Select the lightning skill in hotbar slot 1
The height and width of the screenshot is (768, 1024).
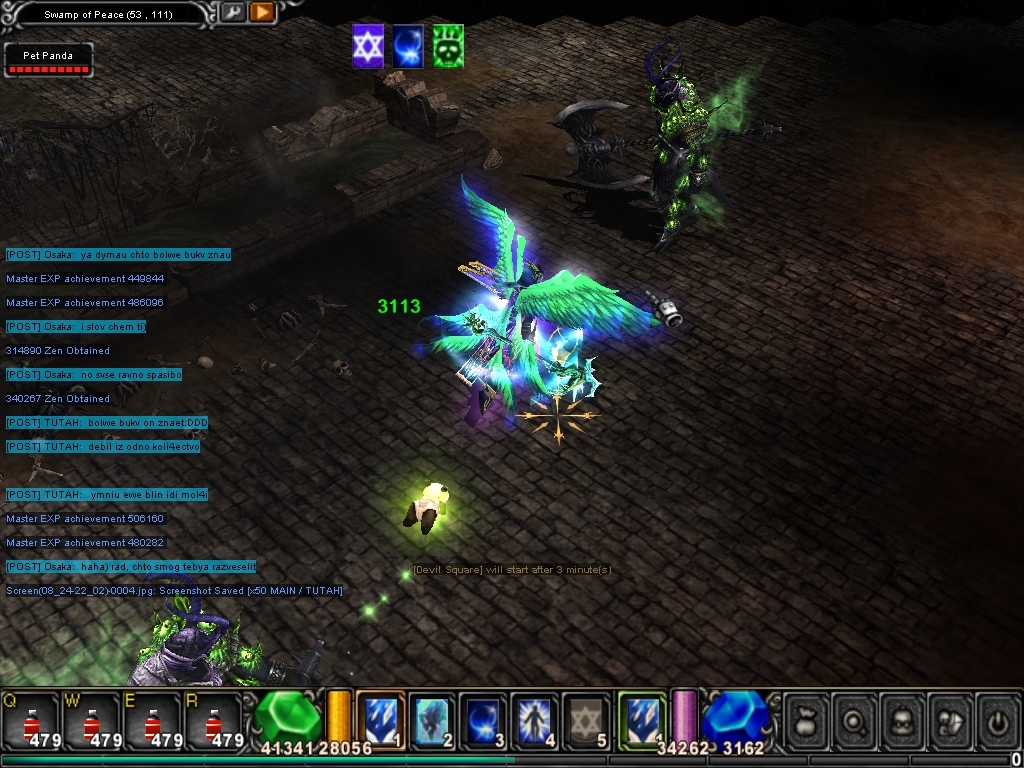(380, 719)
